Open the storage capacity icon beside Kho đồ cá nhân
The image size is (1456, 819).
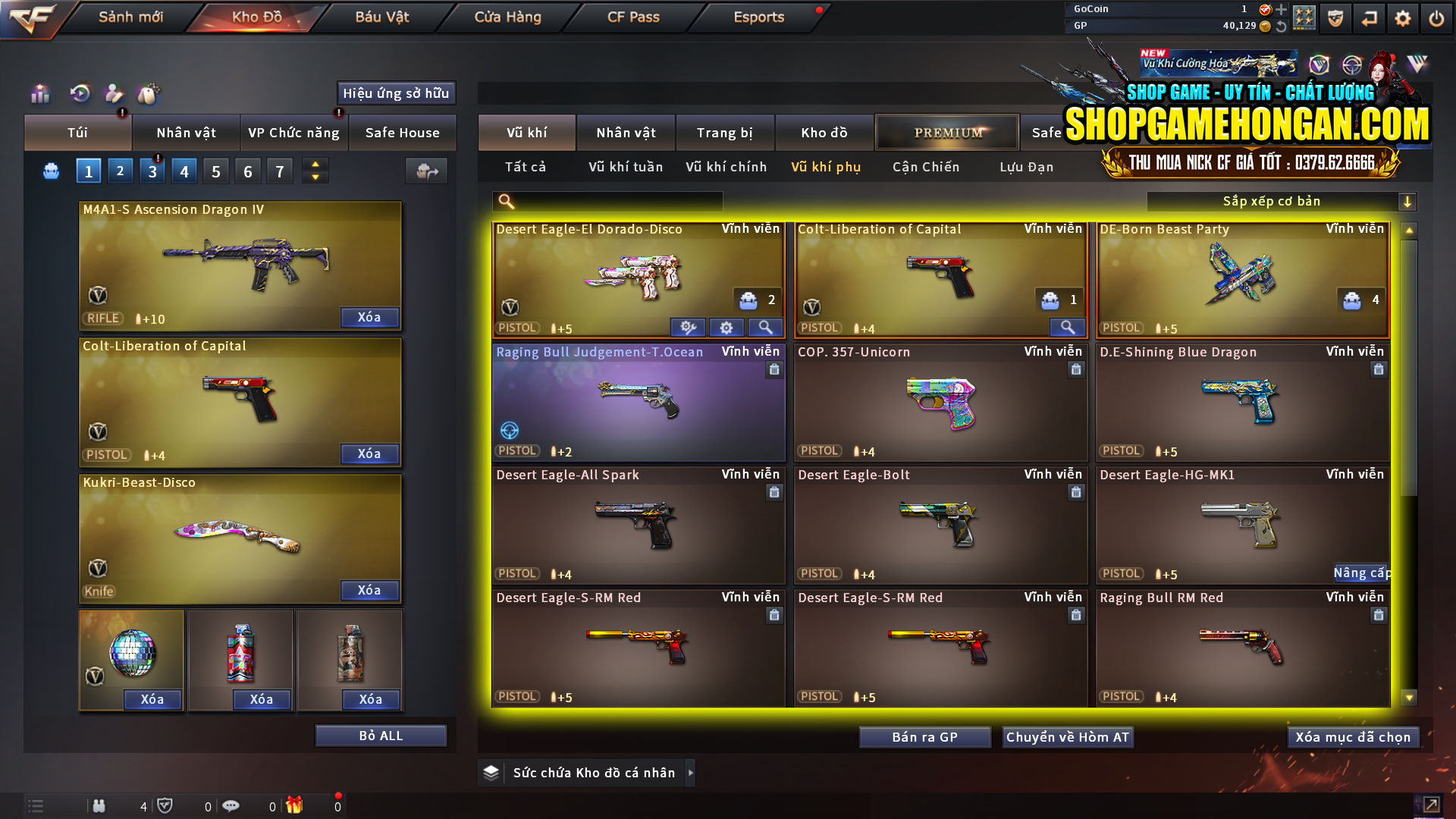click(491, 772)
